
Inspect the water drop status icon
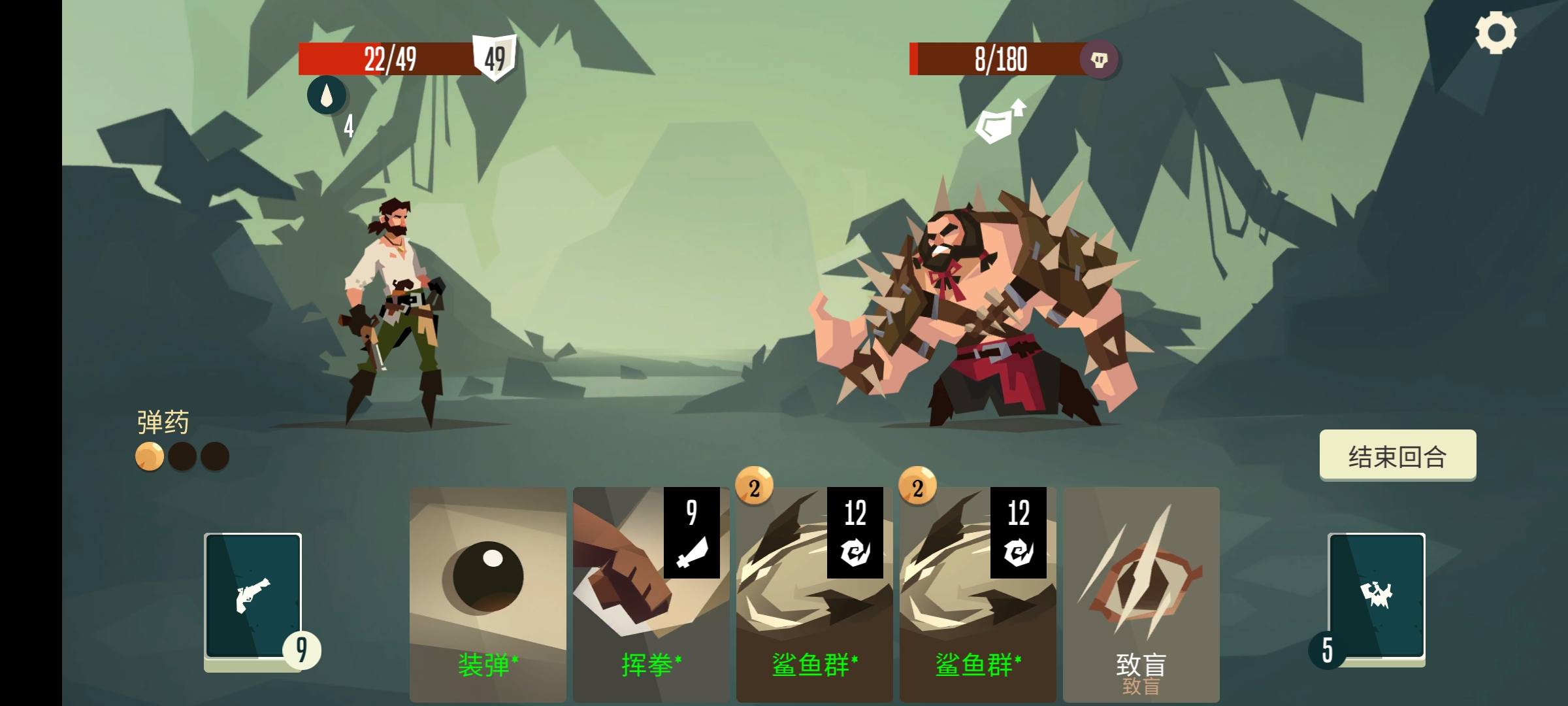326,95
